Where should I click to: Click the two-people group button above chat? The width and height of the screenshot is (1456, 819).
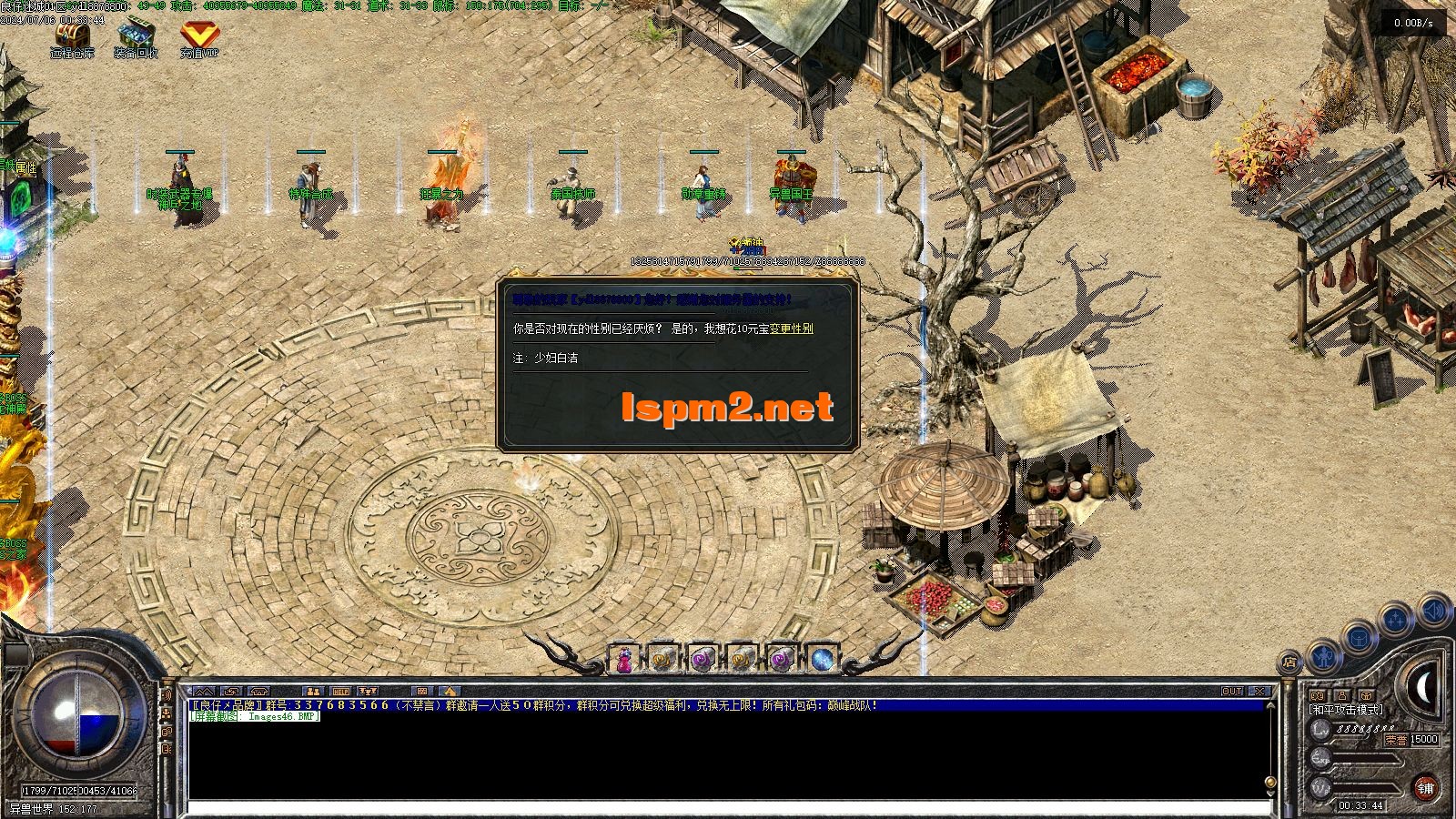[x=313, y=692]
